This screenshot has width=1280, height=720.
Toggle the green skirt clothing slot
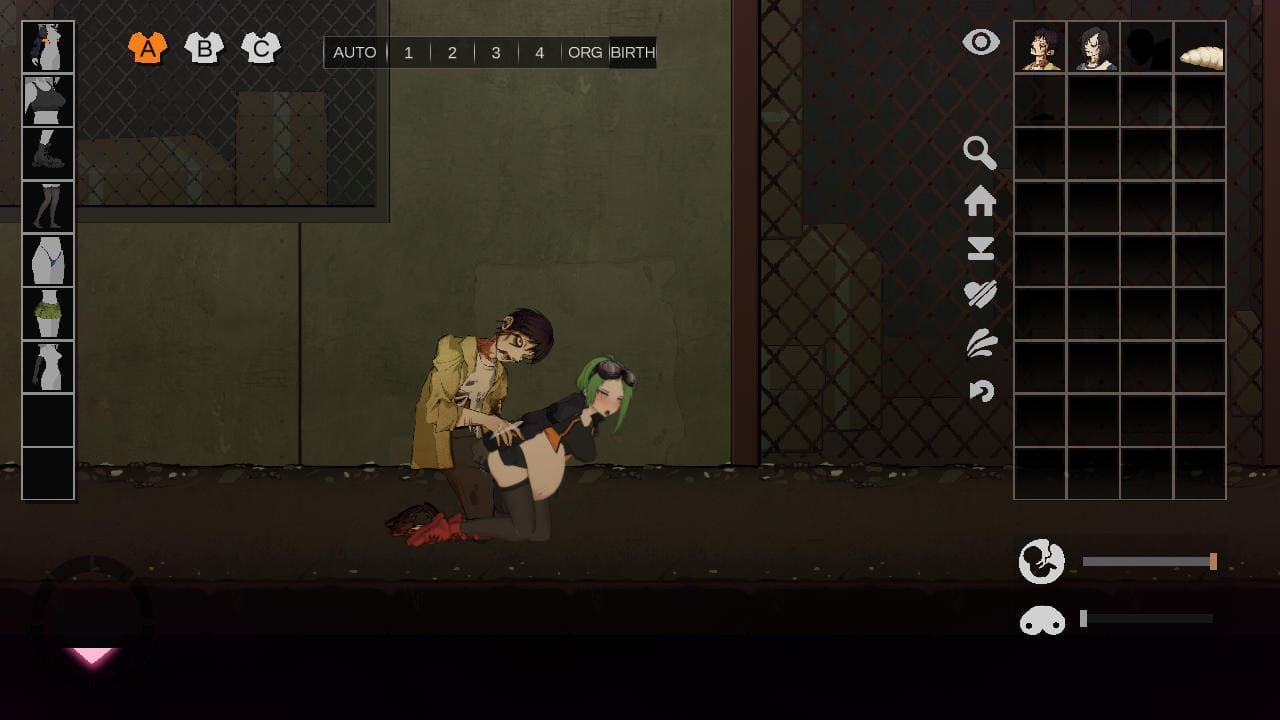[48, 314]
